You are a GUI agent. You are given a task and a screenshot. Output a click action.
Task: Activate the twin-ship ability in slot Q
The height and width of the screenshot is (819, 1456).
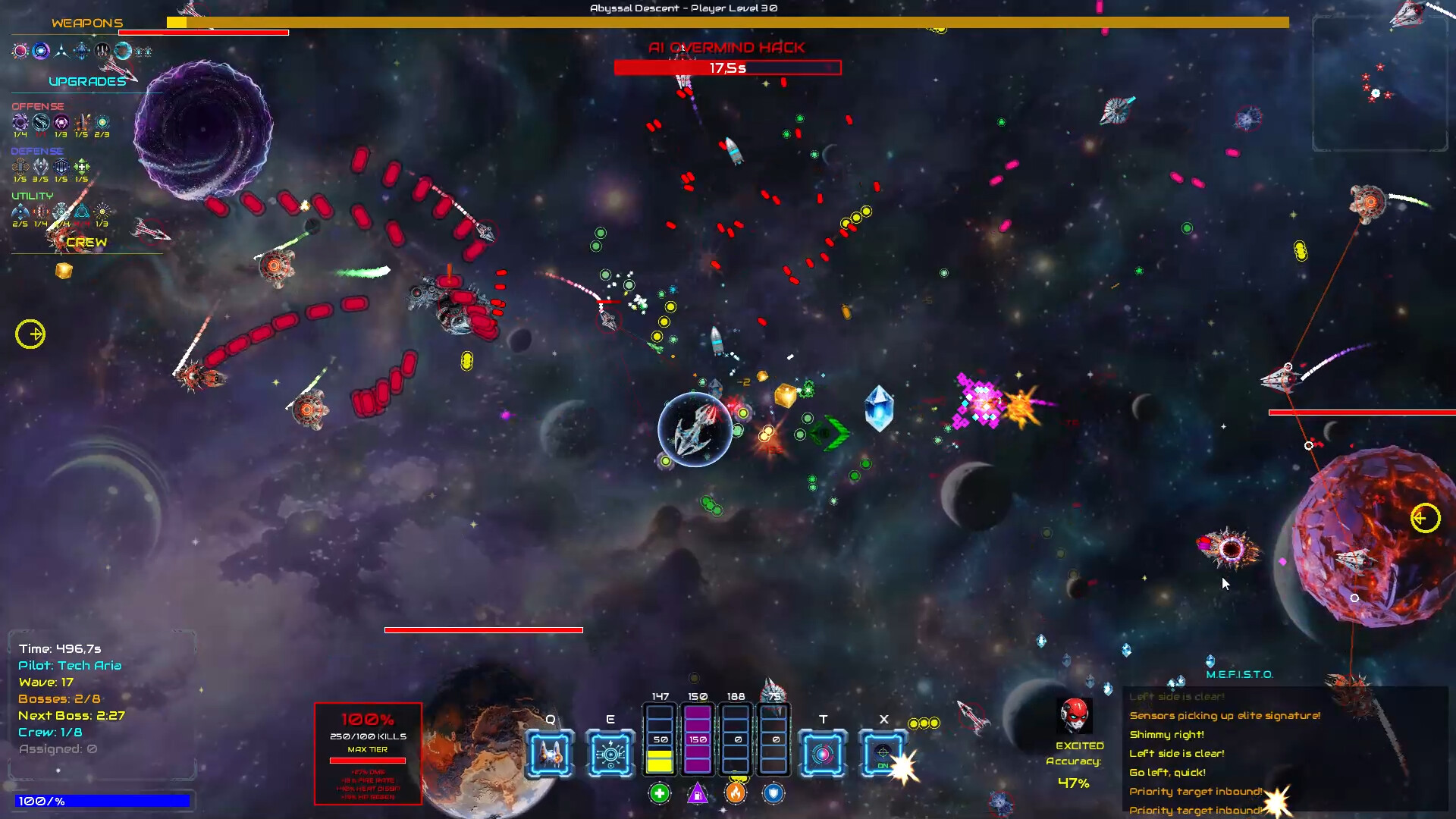pyautogui.click(x=550, y=753)
